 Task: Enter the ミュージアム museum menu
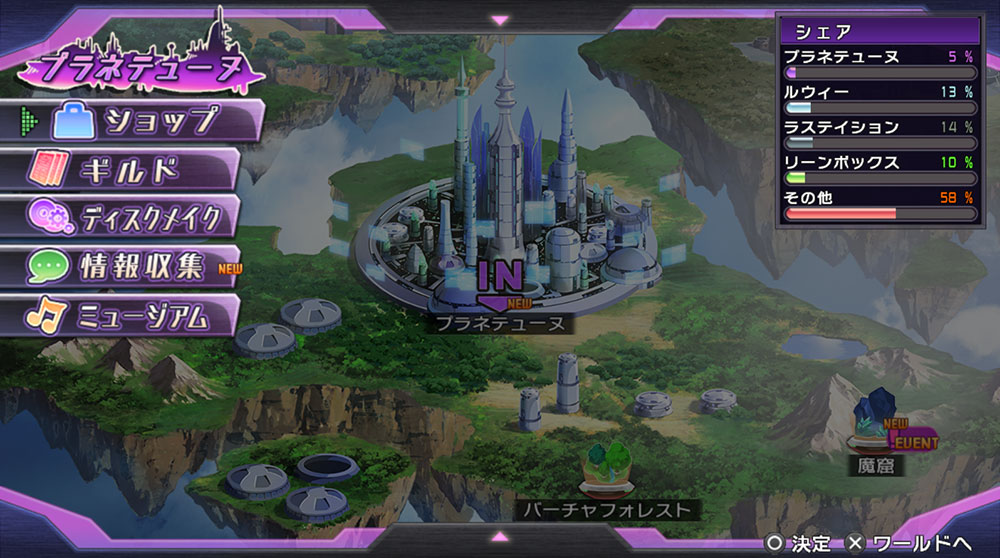(x=125, y=316)
